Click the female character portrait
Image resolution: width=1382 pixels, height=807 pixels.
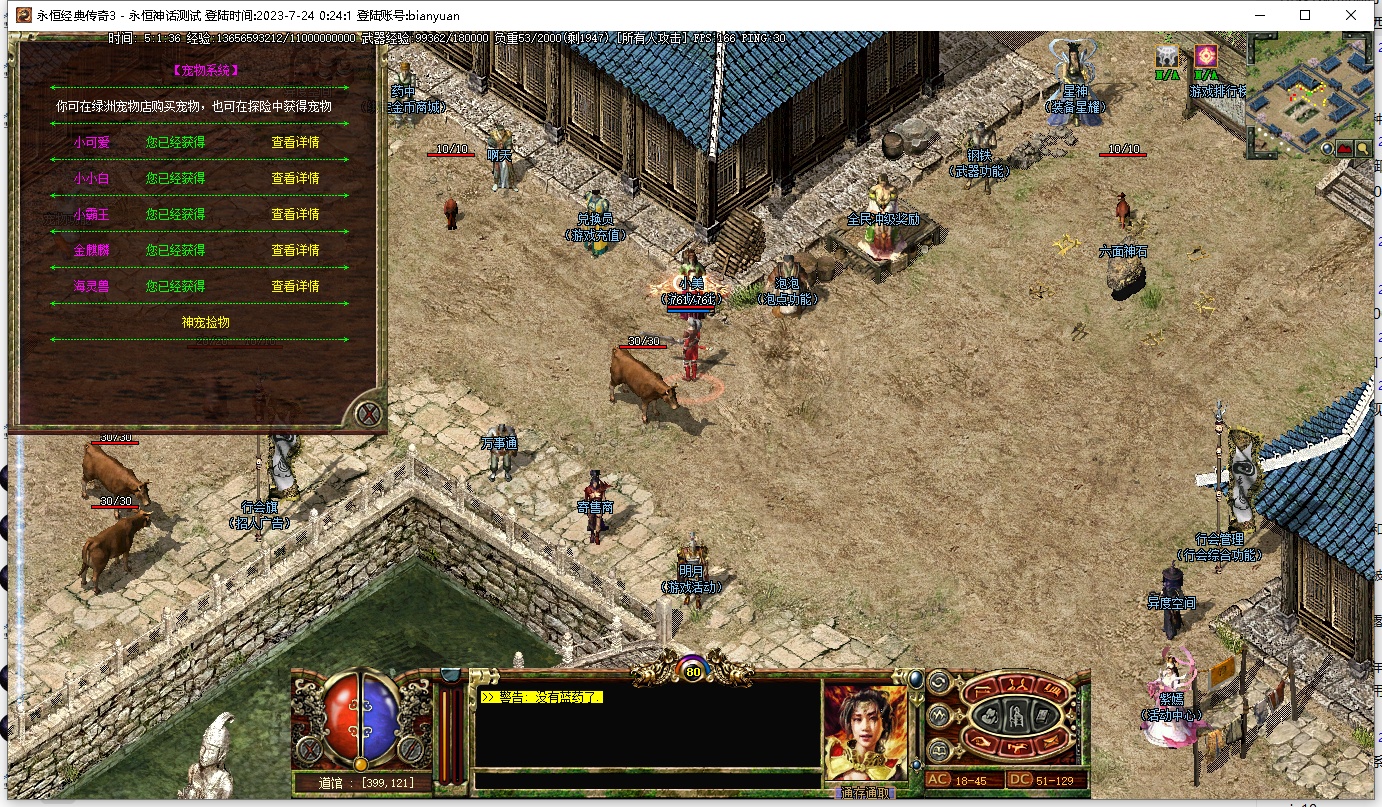click(866, 732)
